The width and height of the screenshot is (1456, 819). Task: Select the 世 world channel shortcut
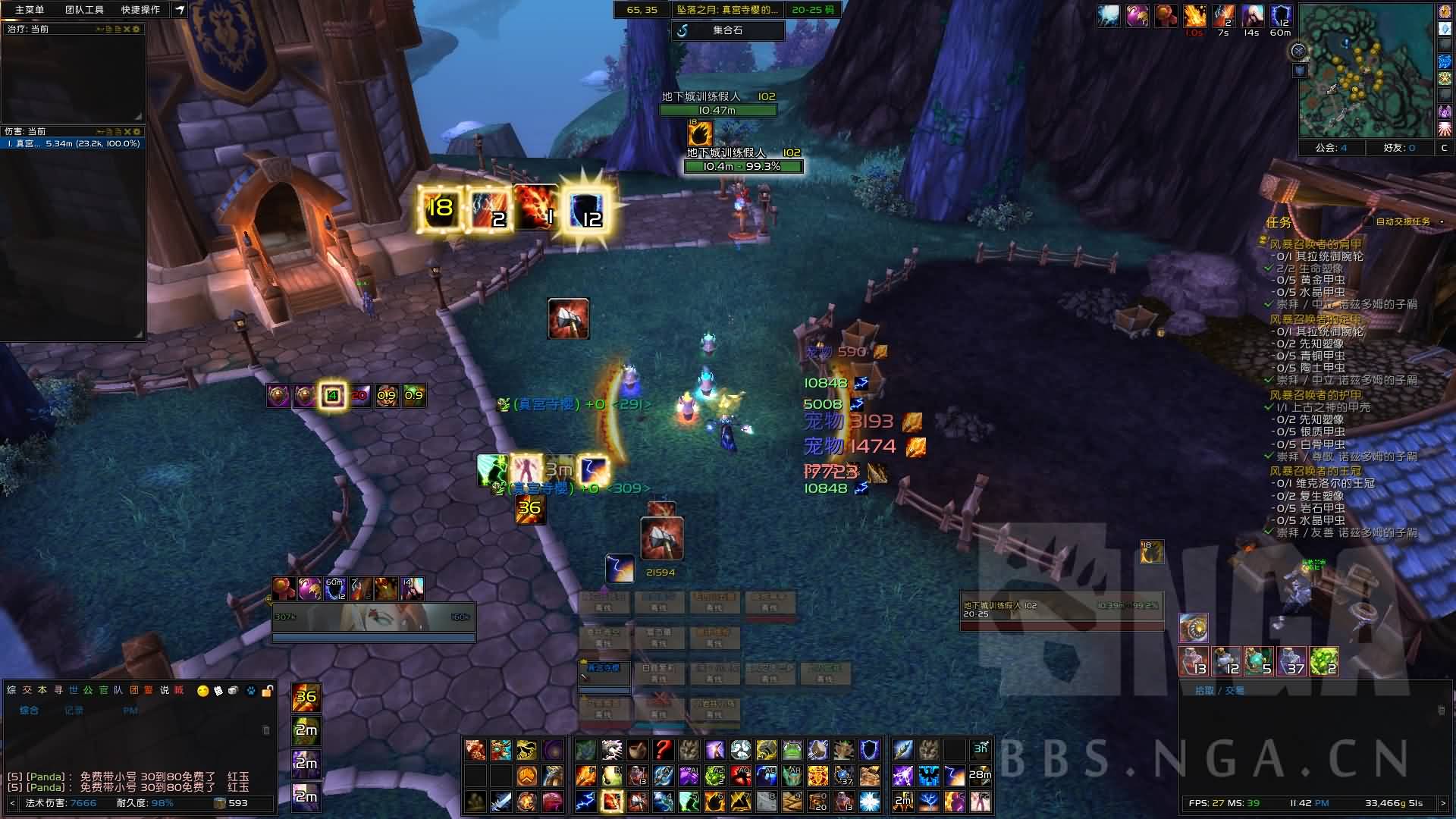(x=74, y=690)
